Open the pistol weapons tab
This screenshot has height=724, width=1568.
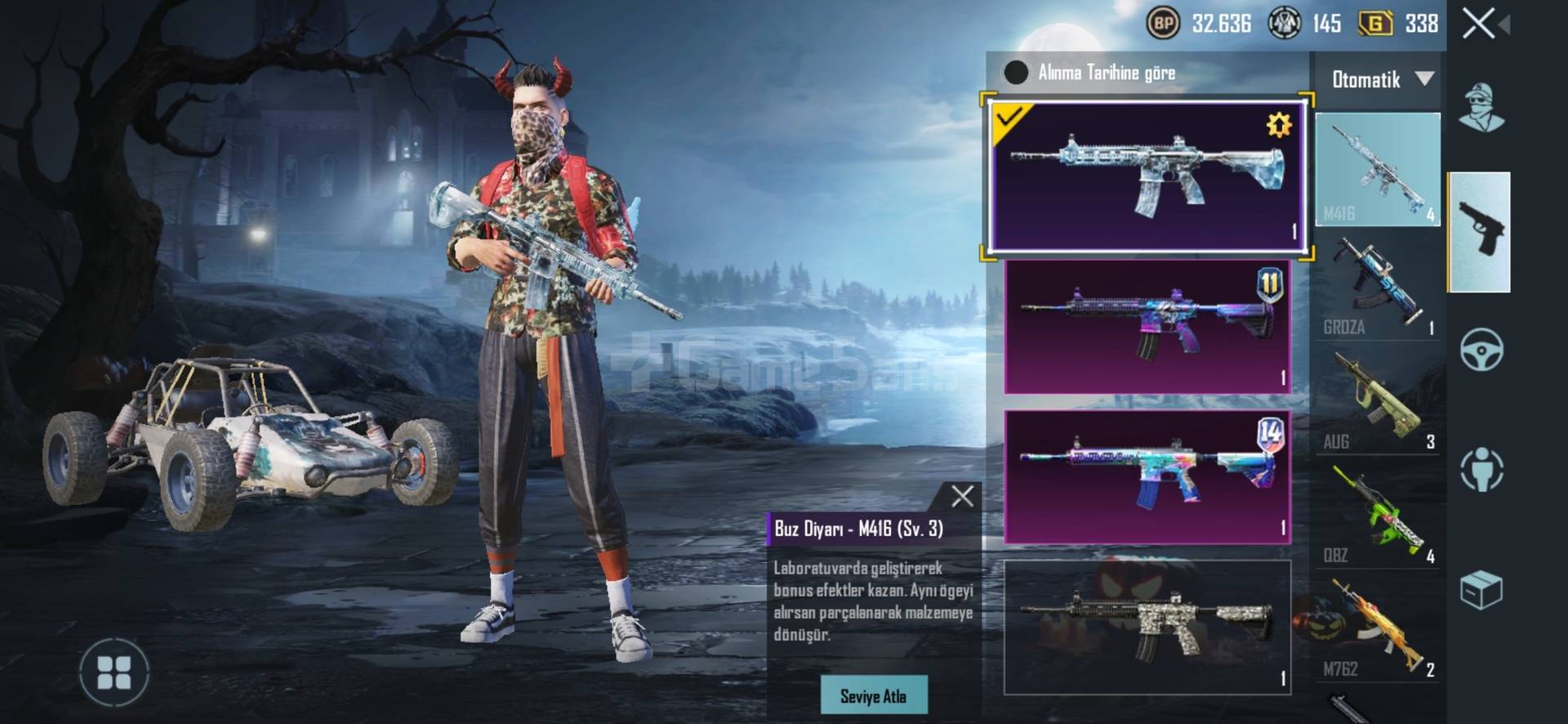pyautogui.click(x=1479, y=231)
